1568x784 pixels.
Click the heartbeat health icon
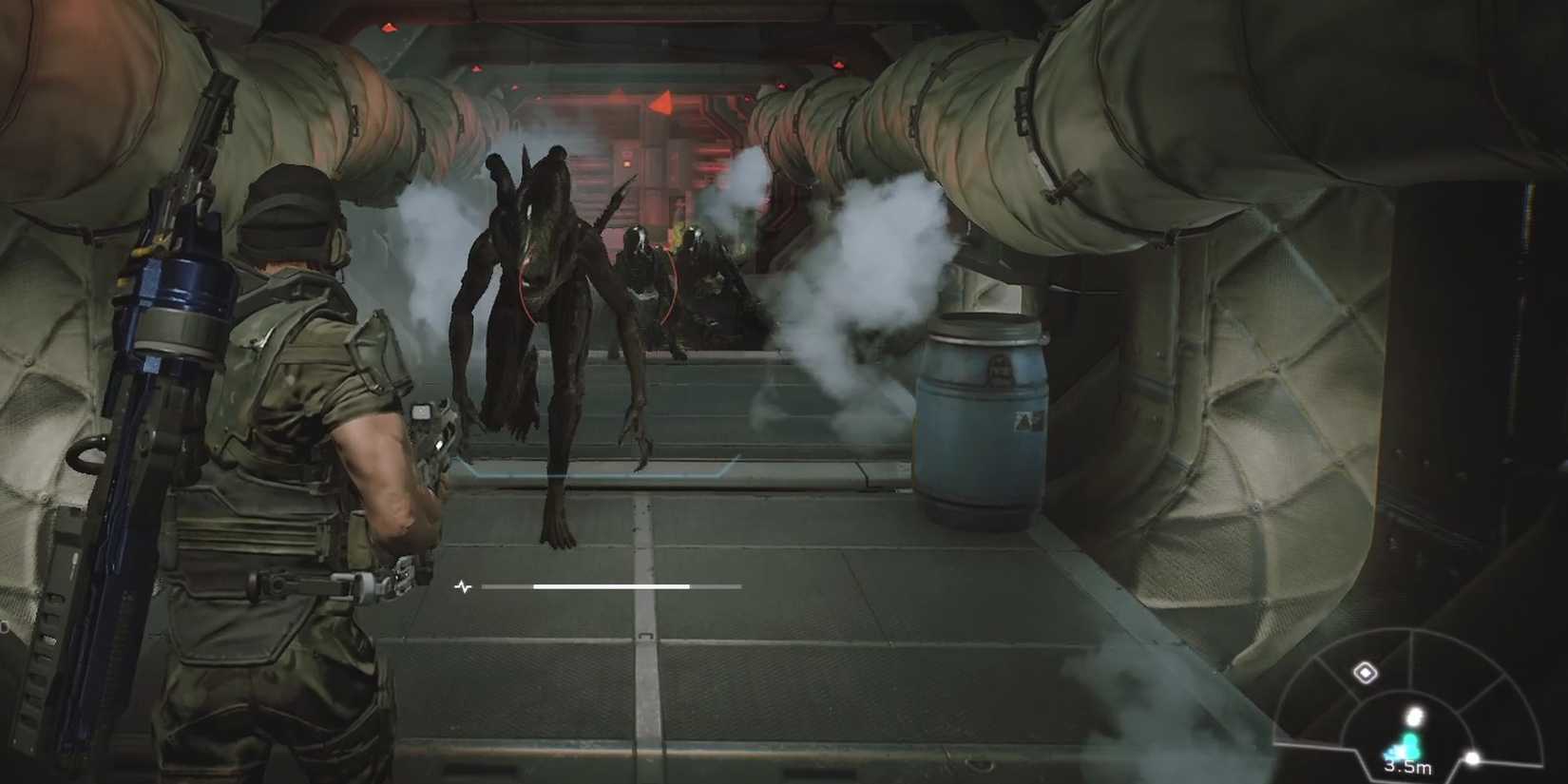(x=463, y=587)
